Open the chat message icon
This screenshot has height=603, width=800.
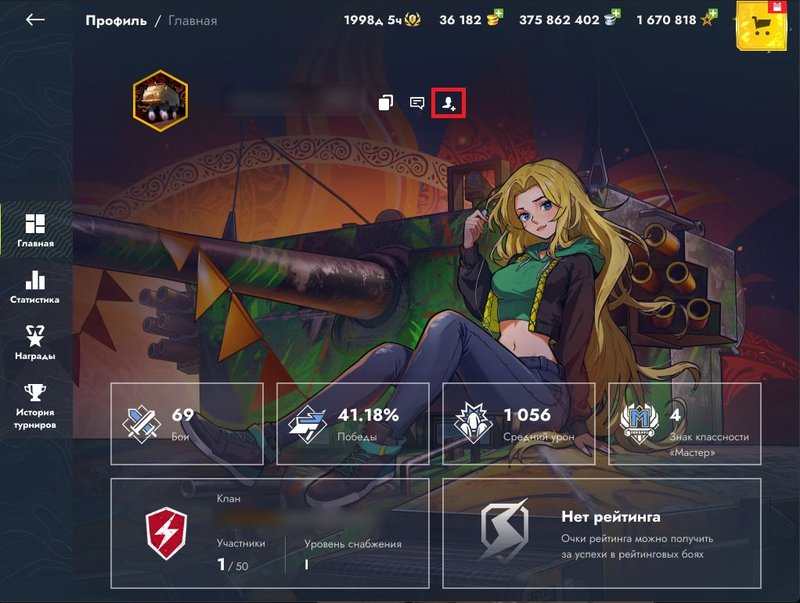click(417, 103)
